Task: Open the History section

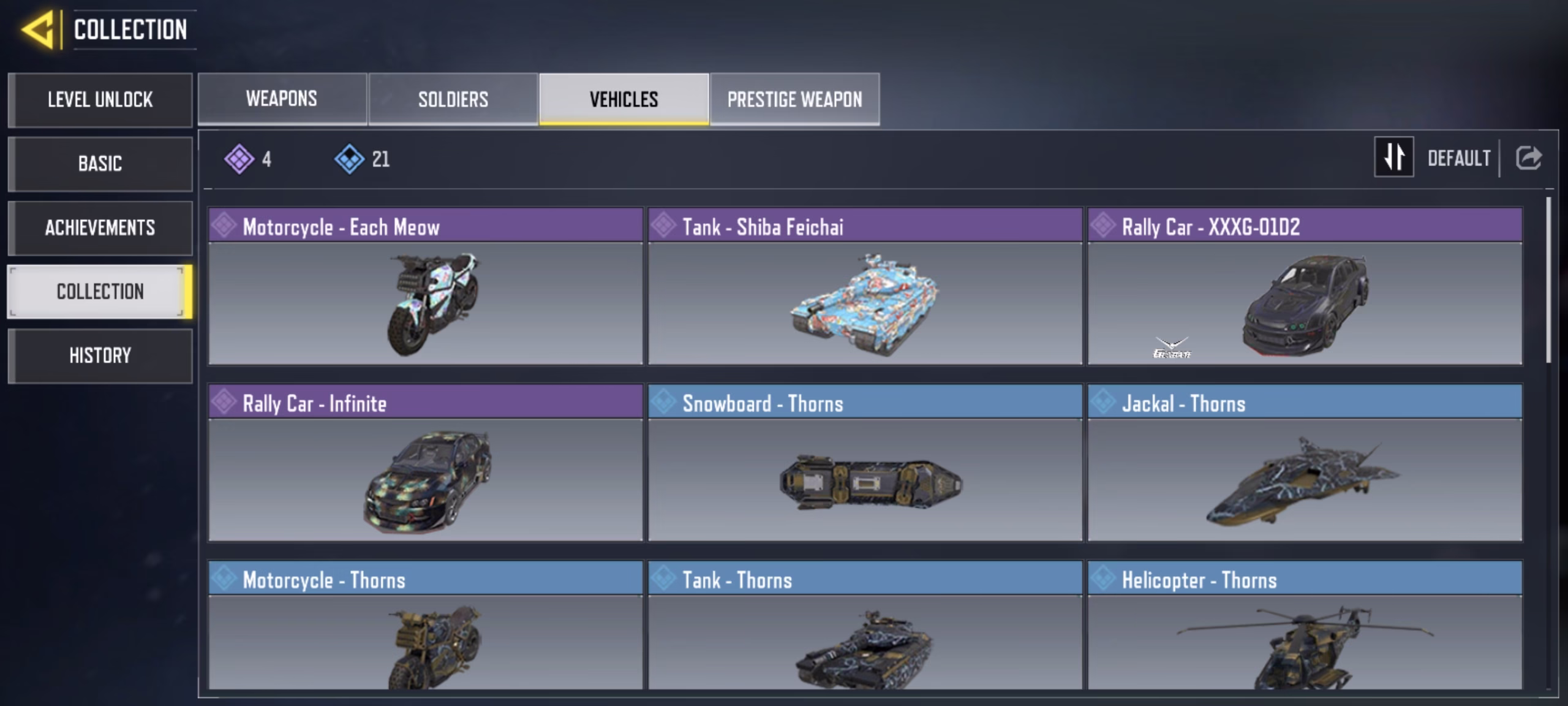Action: pyautogui.click(x=100, y=355)
